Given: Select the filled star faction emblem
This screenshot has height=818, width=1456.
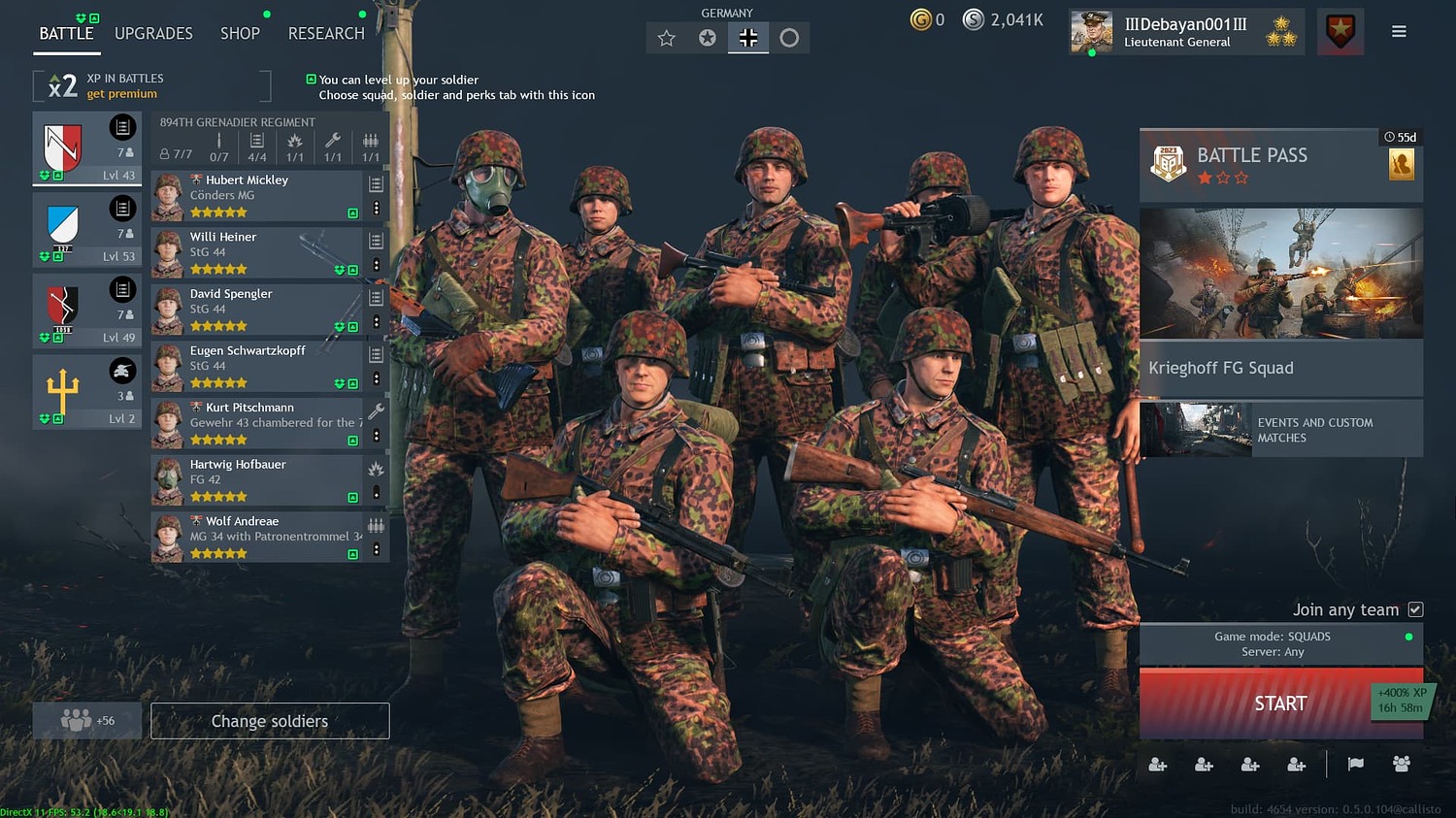Looking at the screenshot, I should click(x=708, y=36).
